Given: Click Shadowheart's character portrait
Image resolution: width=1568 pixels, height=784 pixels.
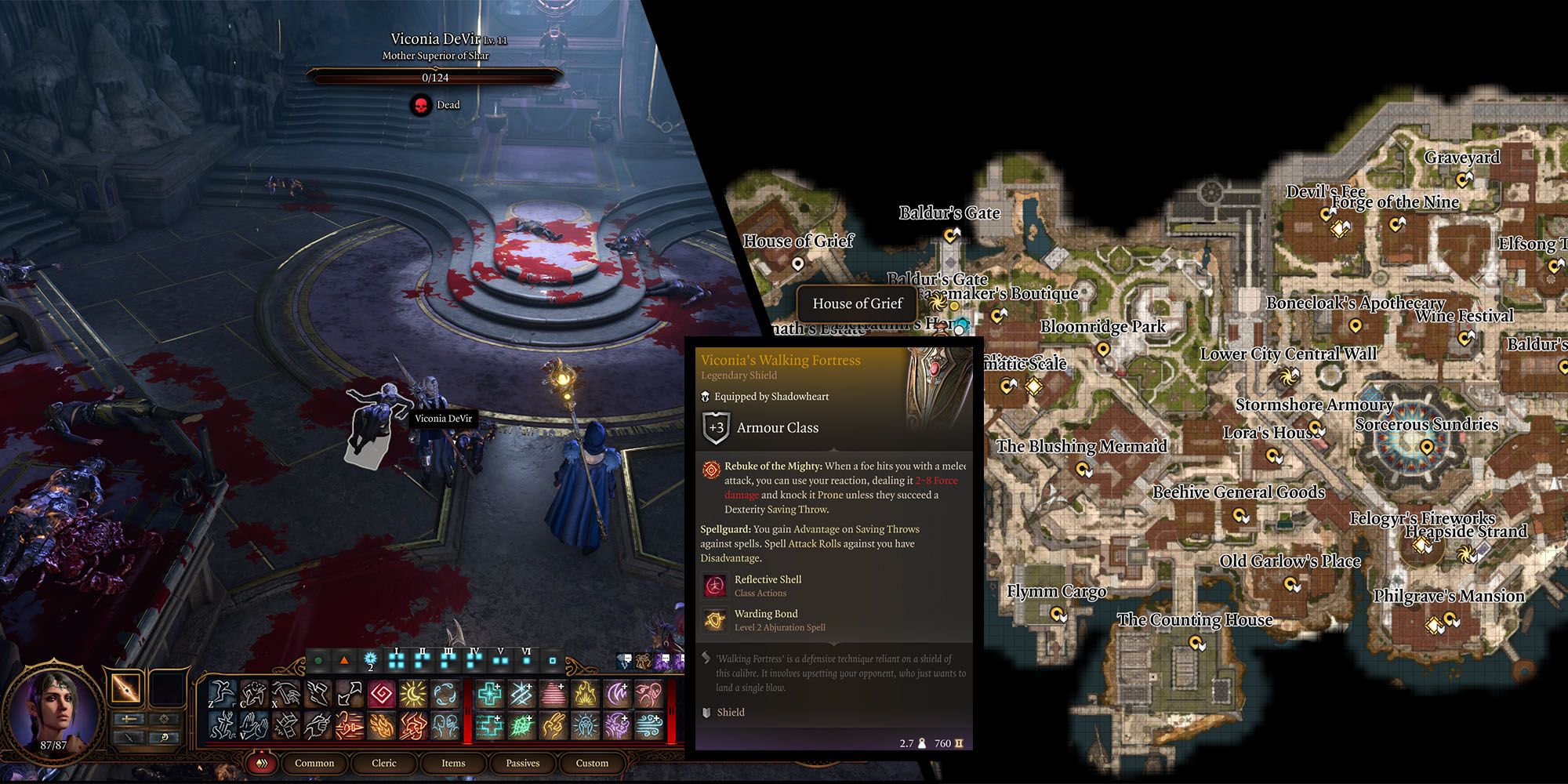Looking at the screenshot, I should tap(53, 710).
